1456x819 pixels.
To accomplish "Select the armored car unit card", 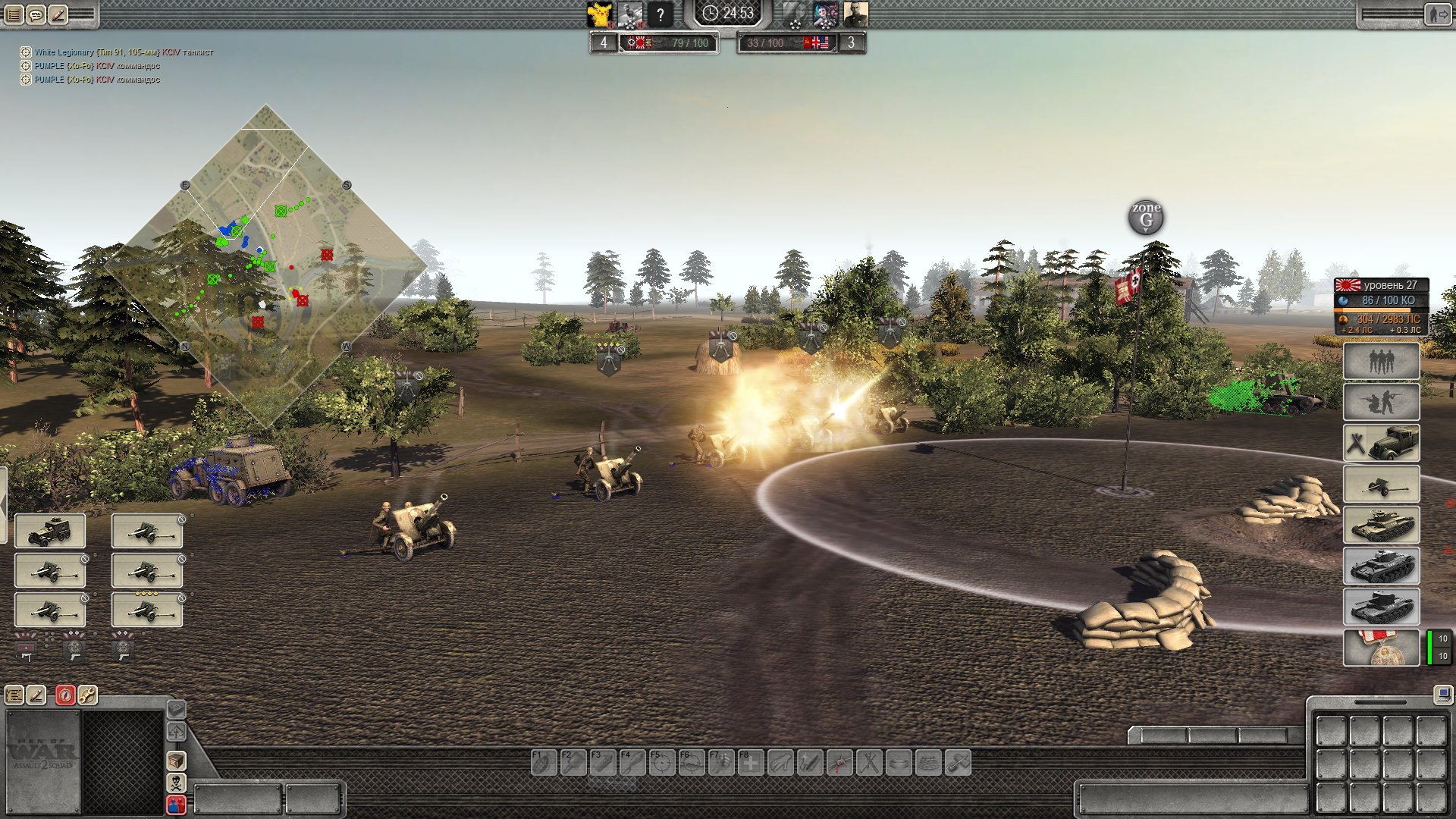I will click(50, 531).
